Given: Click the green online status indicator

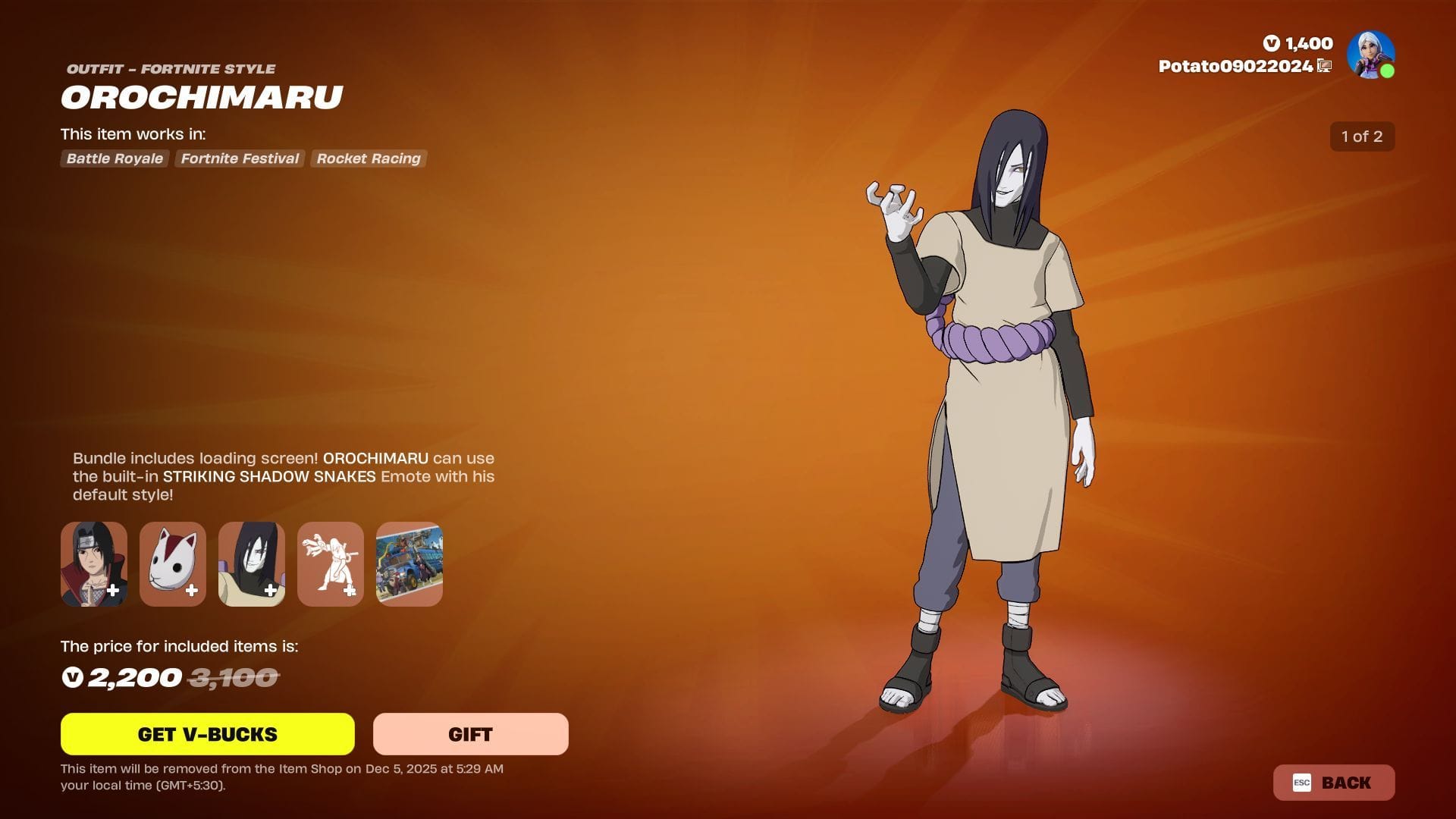Looking at the screenshot, I should 1388,71.
